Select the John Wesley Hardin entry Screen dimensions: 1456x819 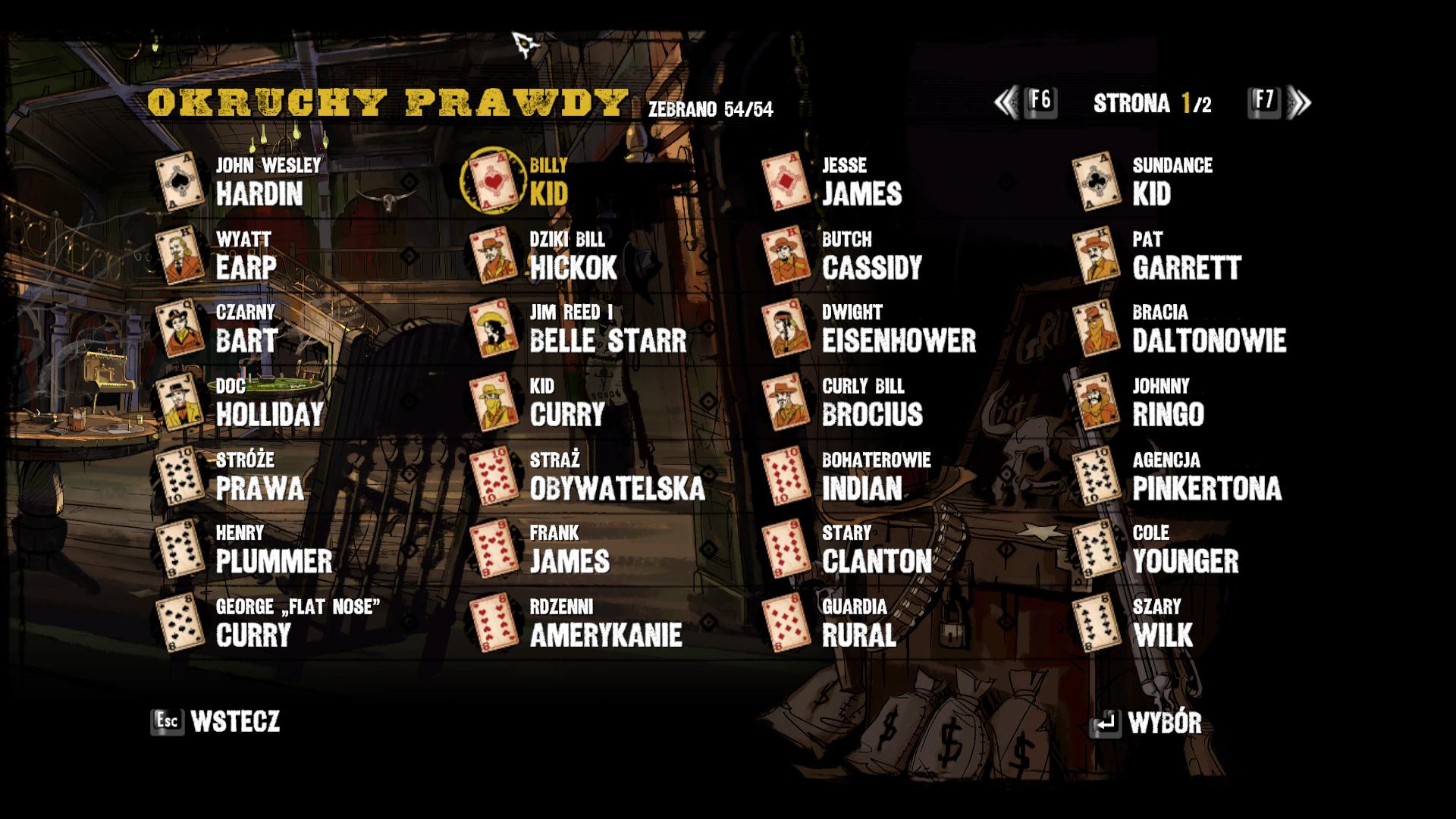[x=259, y=182]
